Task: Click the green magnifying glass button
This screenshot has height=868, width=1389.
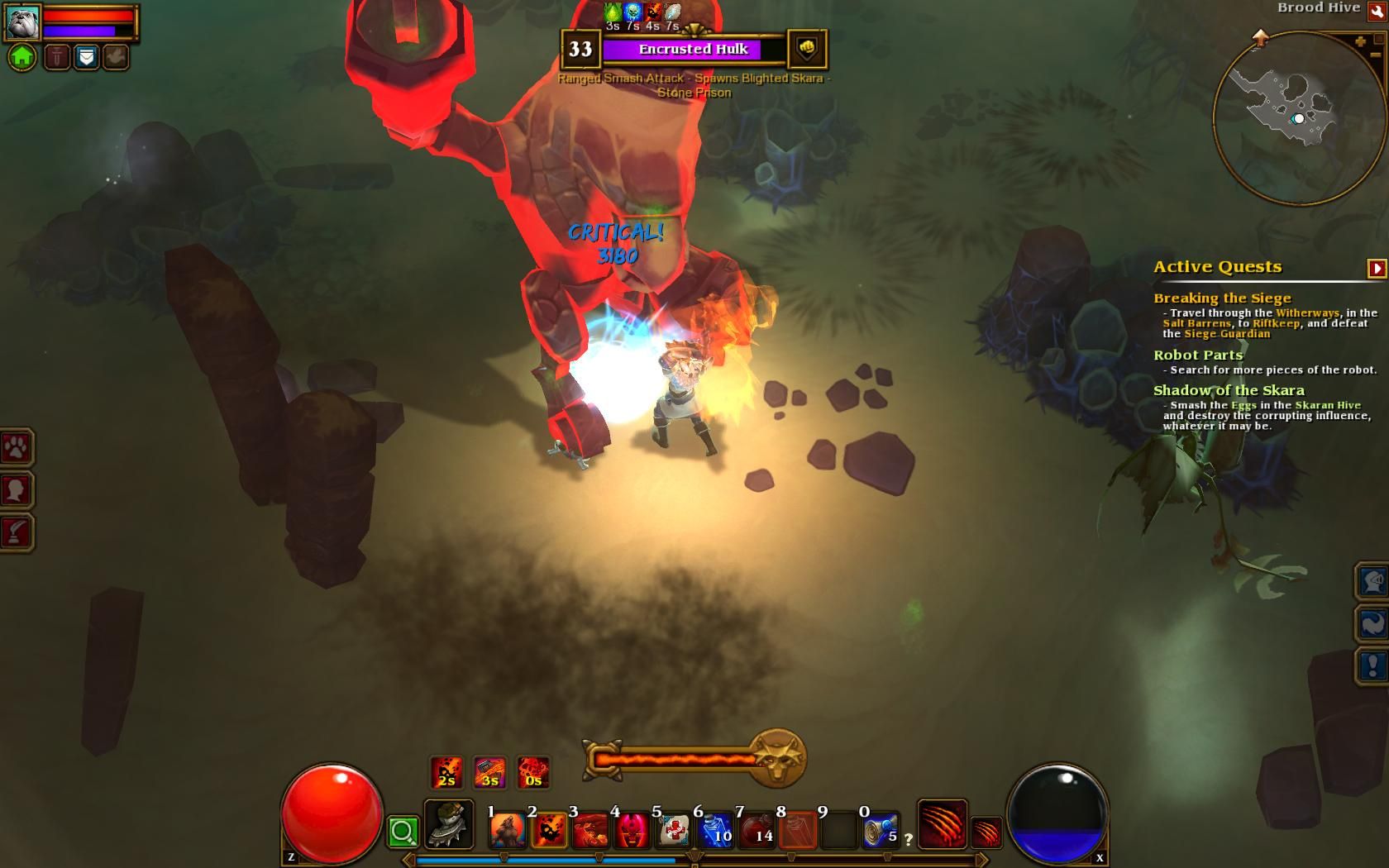Action: (403, 832)
